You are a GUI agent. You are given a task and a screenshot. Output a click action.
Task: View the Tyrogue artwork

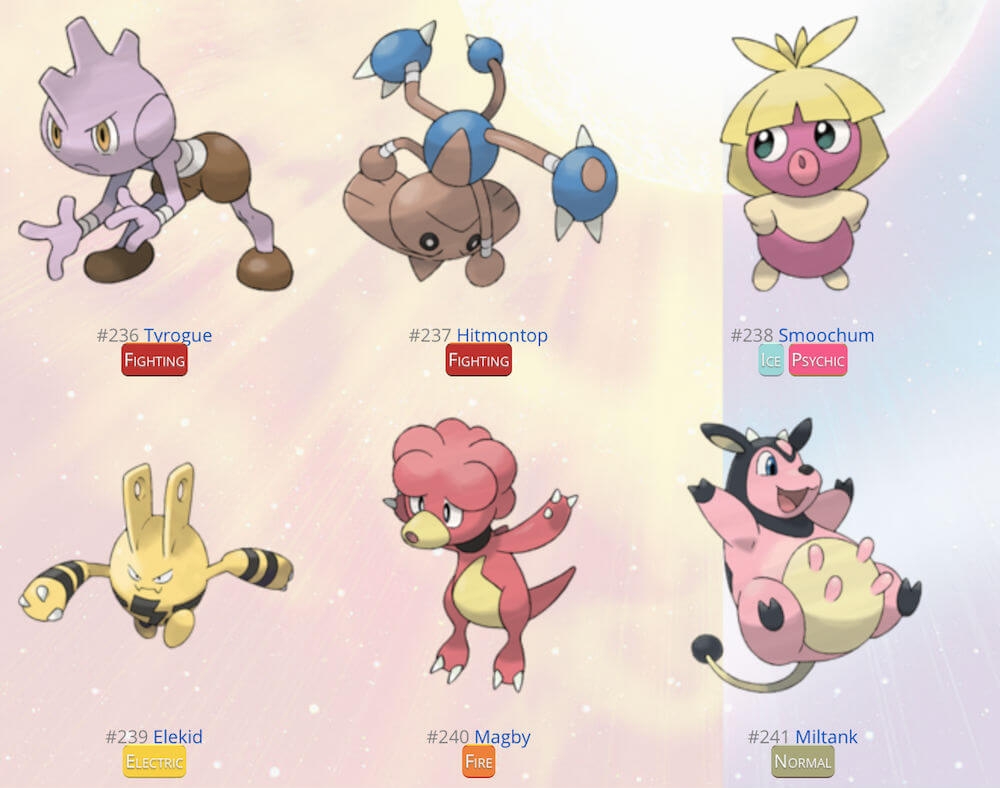pyautogui.click(x=150, y=160)
